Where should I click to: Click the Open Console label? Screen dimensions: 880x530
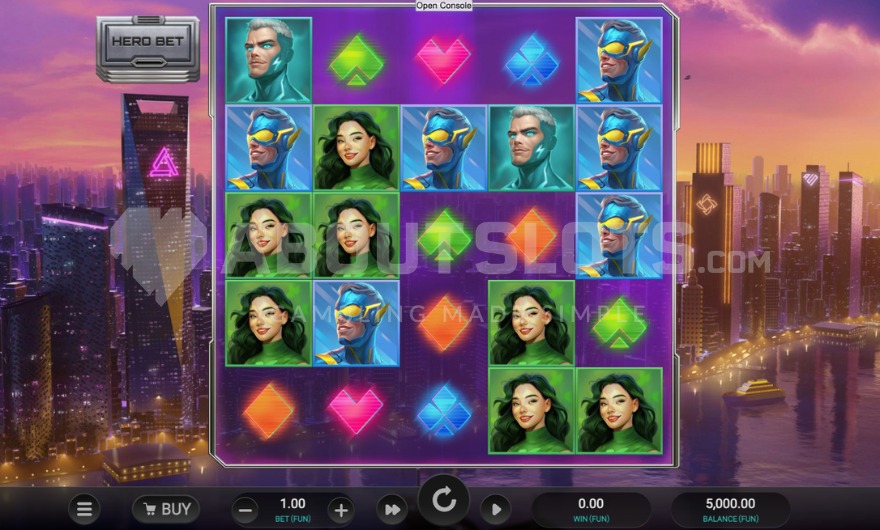[444, 6]
